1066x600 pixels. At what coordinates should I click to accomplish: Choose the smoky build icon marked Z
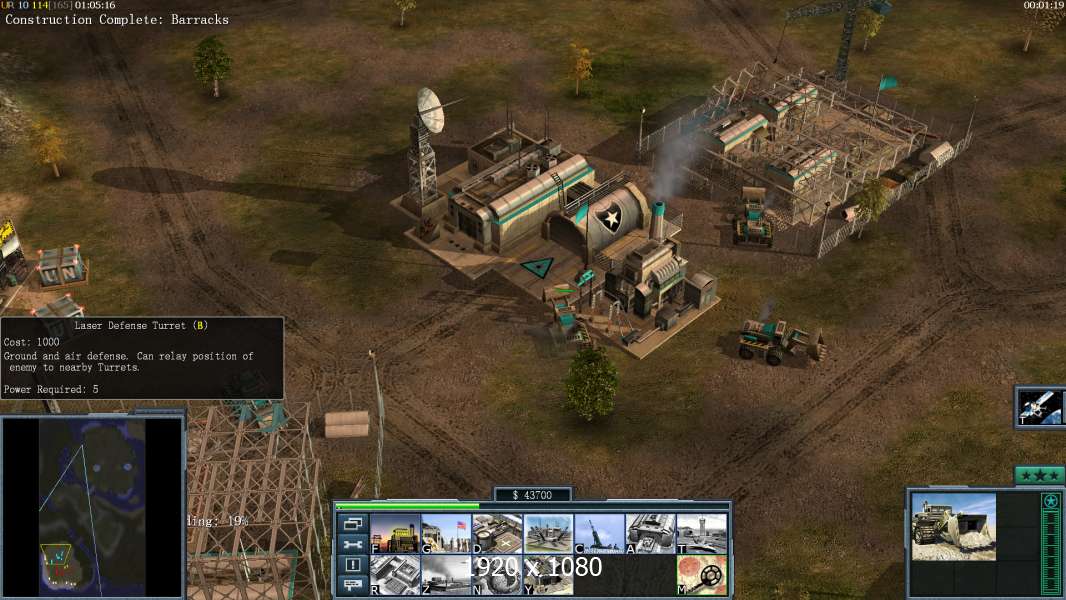[446, 574]
